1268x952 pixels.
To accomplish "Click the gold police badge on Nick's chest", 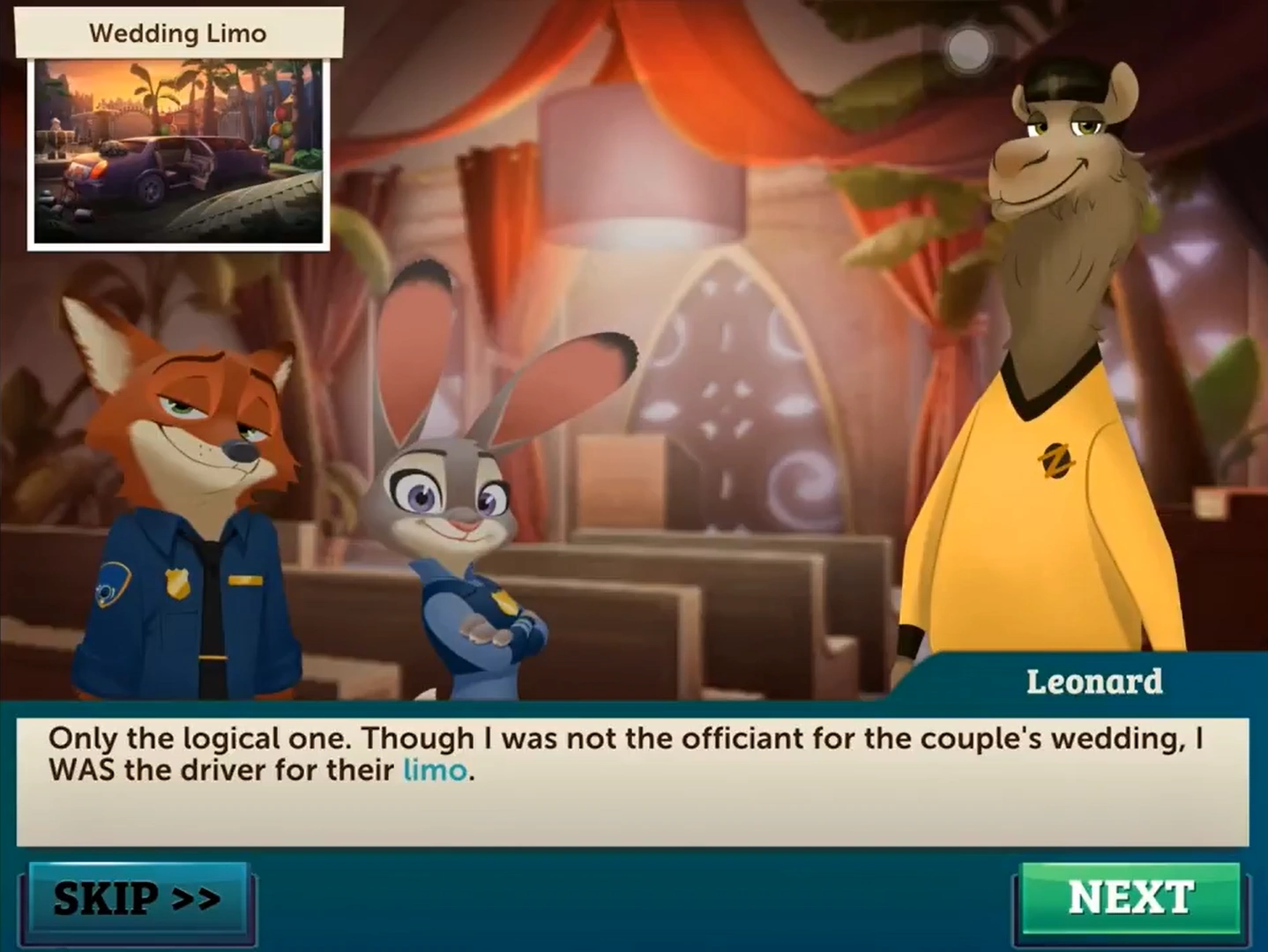I will (x=177, y=584).
